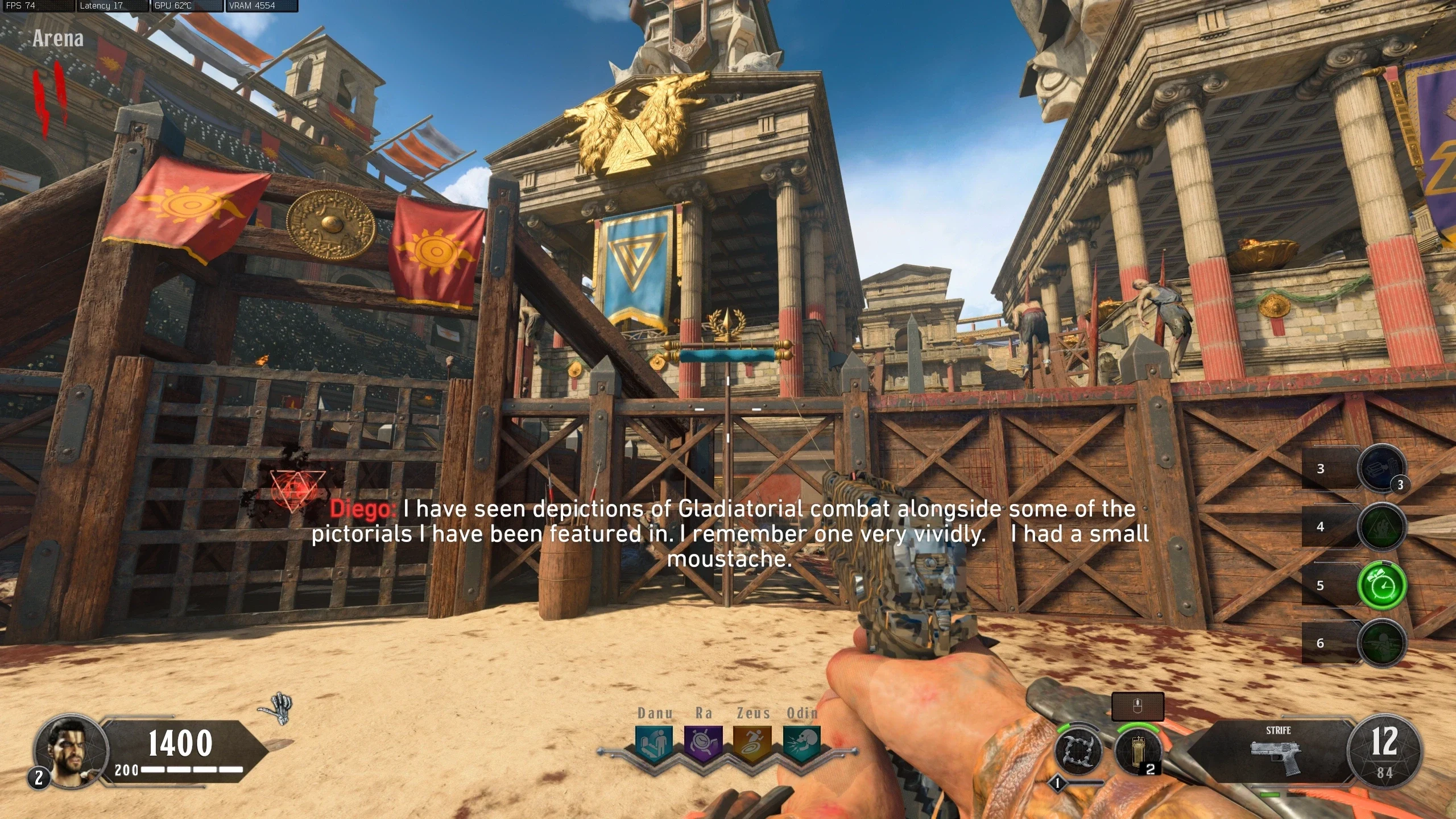Activate the alarm clock elixir
The height and width of the screenshot is (819, 1456).
click(x=1381, y=585)
